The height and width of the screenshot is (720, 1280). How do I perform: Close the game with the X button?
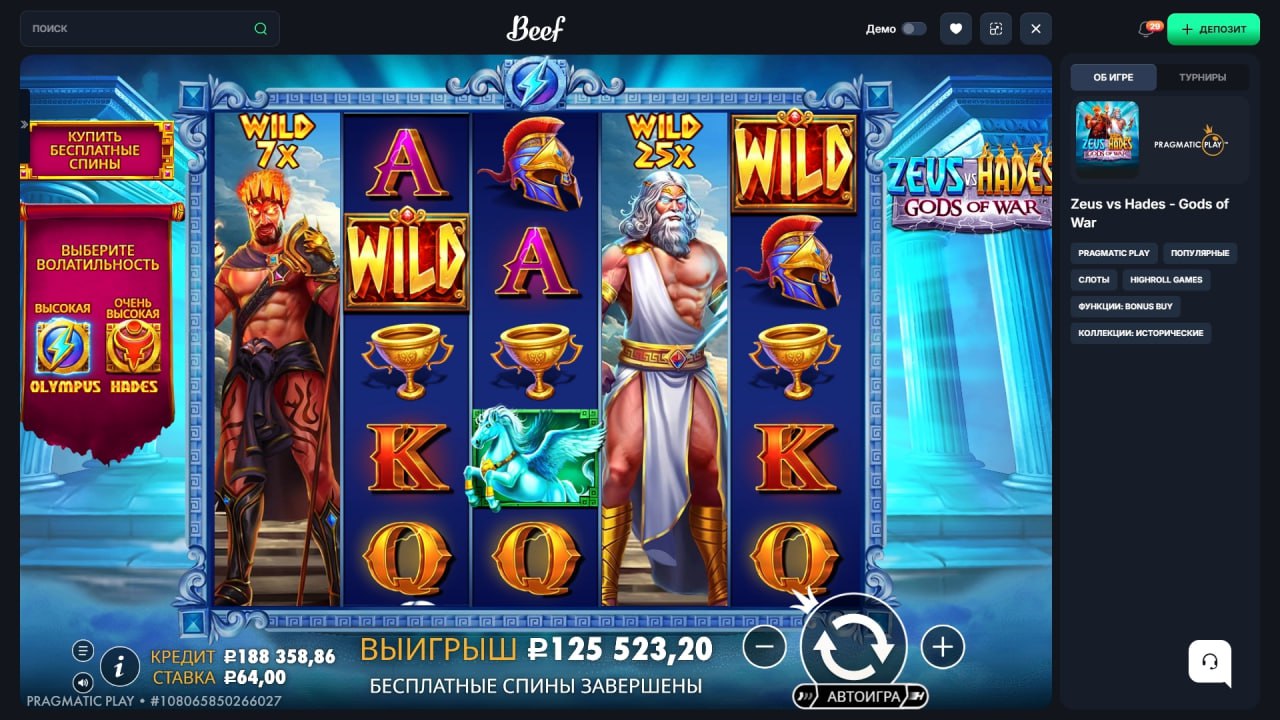pos(1035,29)
